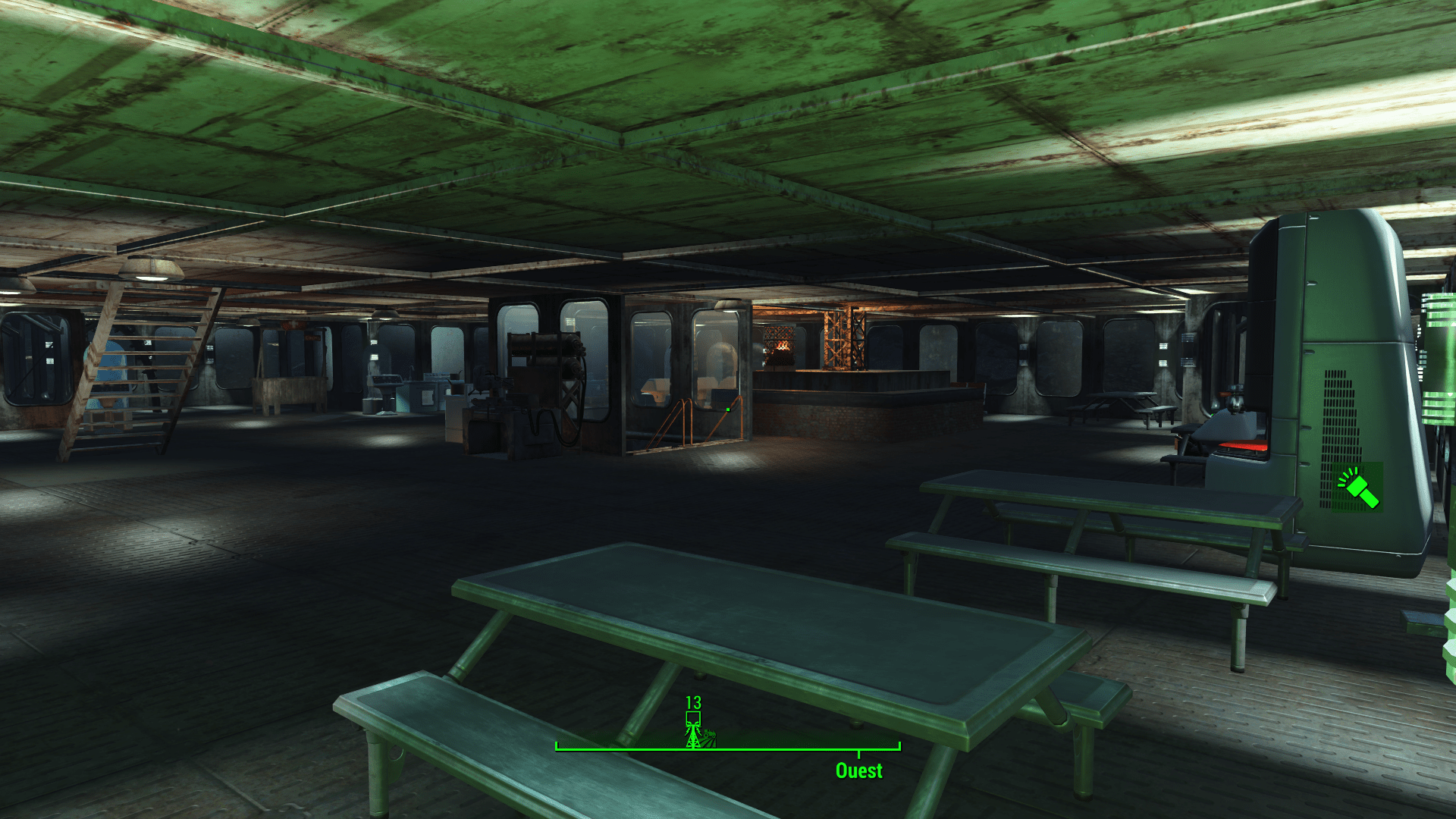Select the quest marker on the compass
The width and height of the screenshot is (1456, 819).
click(693, 730)
